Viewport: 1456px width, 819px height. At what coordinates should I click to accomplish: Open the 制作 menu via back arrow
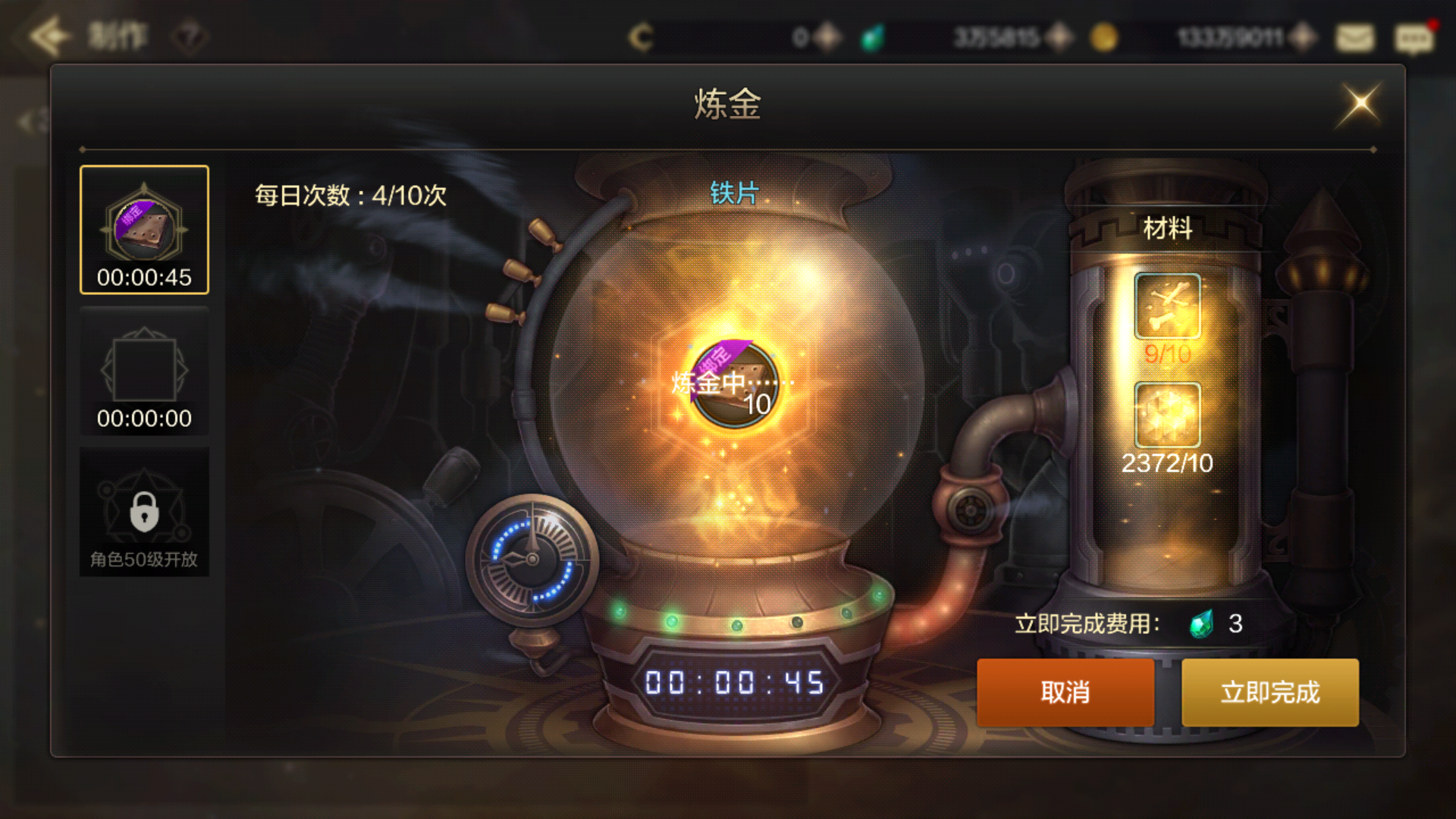pos(49,34)
